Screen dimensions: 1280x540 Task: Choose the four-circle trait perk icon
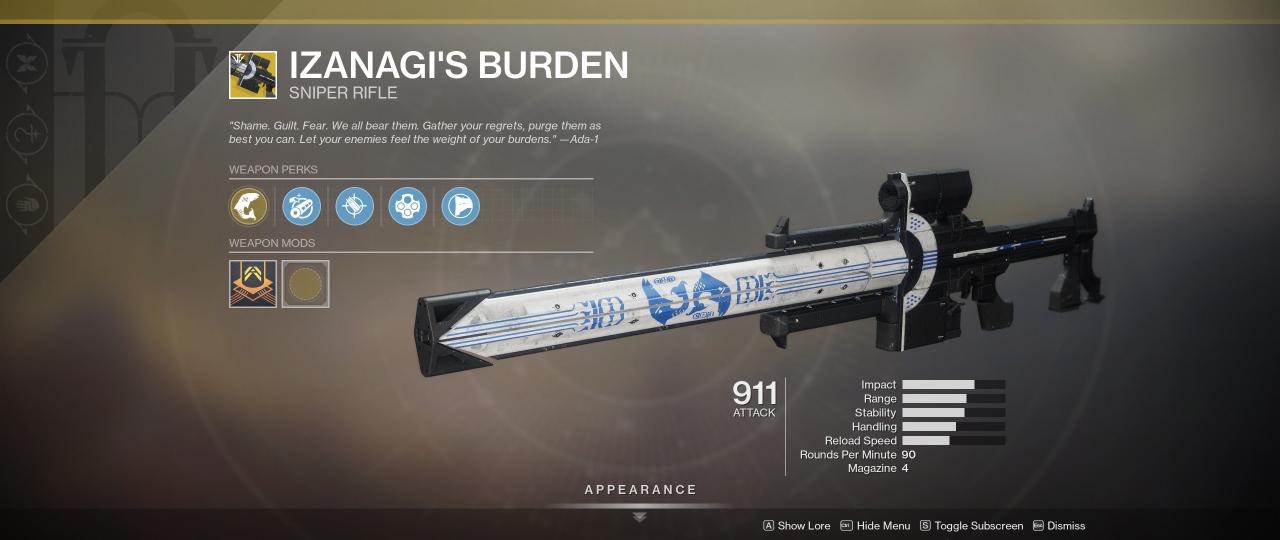click(x=407, y=206)
